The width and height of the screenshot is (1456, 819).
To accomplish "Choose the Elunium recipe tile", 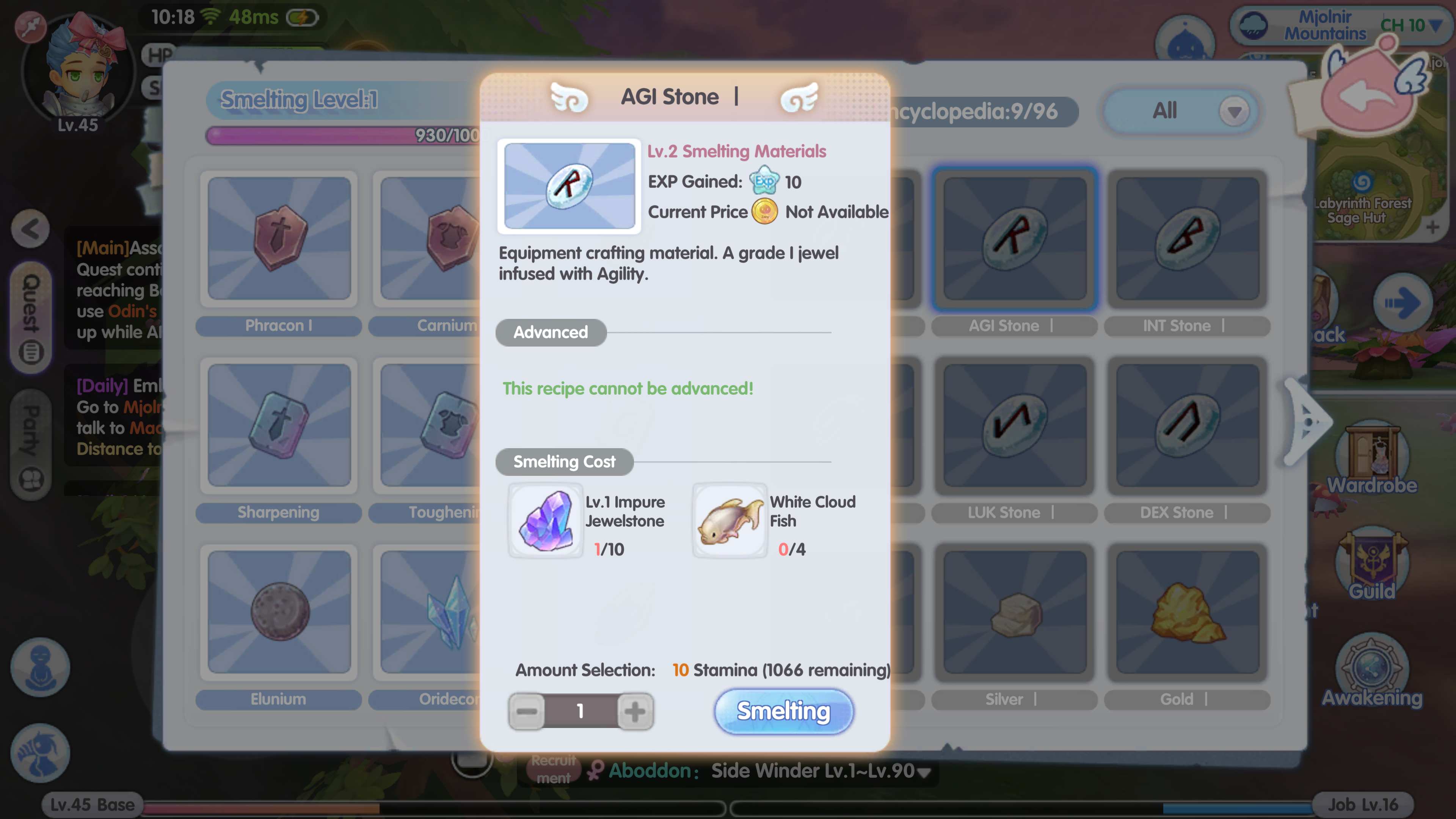I will tap(279, 612).
